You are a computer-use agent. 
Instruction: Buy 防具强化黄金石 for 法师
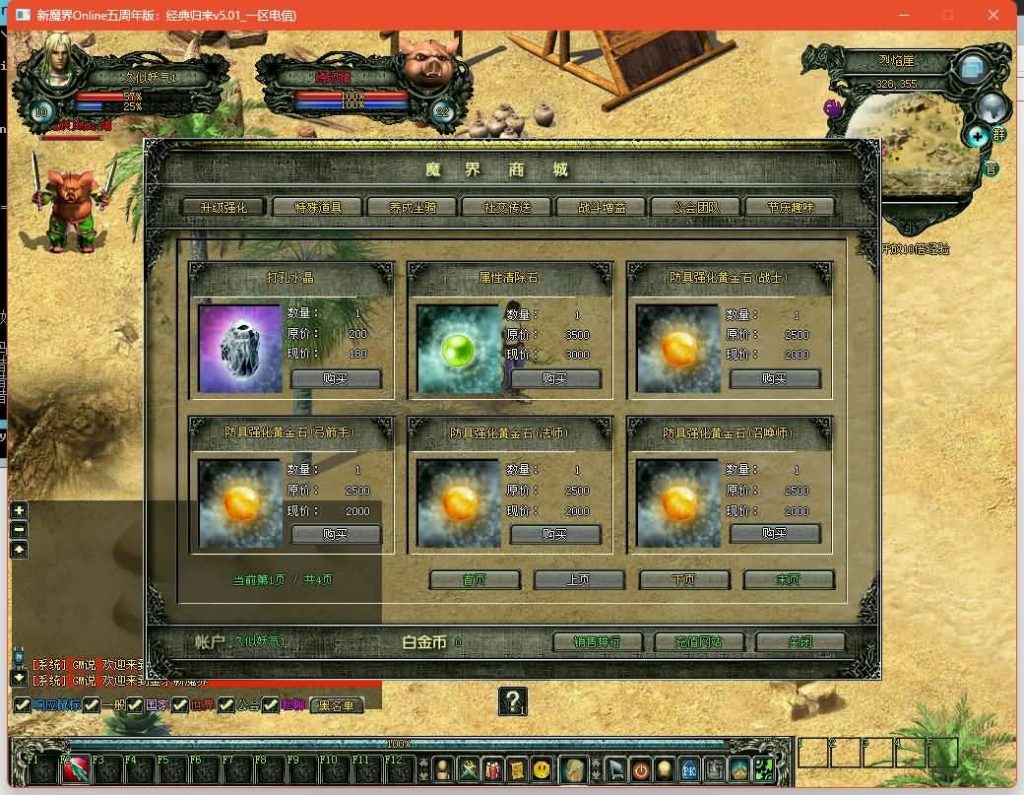coord(555,535)
